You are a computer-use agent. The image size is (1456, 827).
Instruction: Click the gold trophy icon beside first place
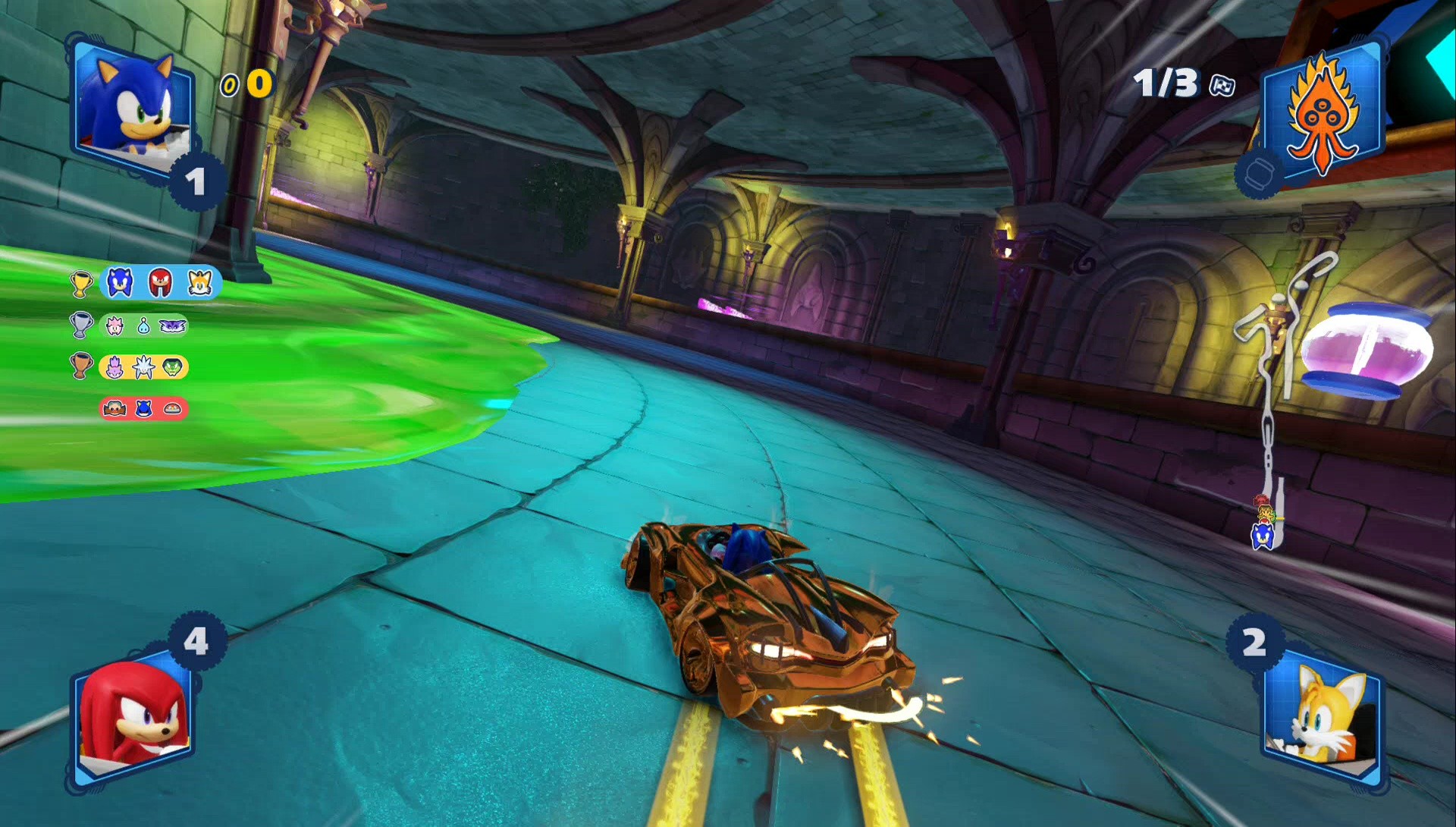80,284
